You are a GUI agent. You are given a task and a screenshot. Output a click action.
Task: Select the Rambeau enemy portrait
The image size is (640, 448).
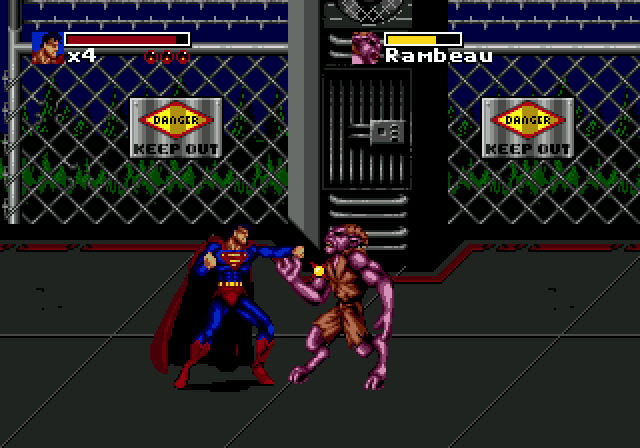click(367, 48)
